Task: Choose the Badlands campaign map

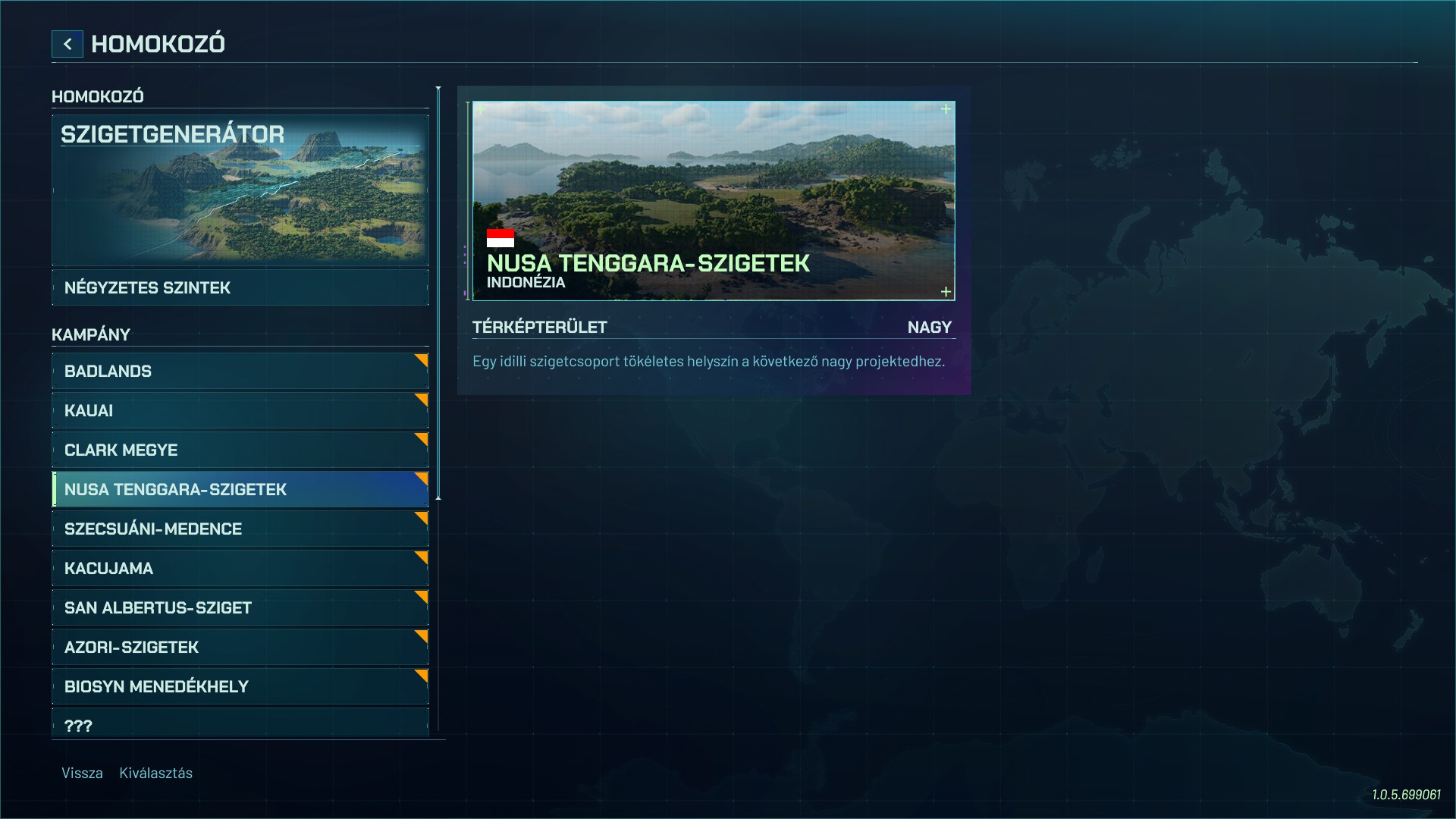Action: pos(240,372)
